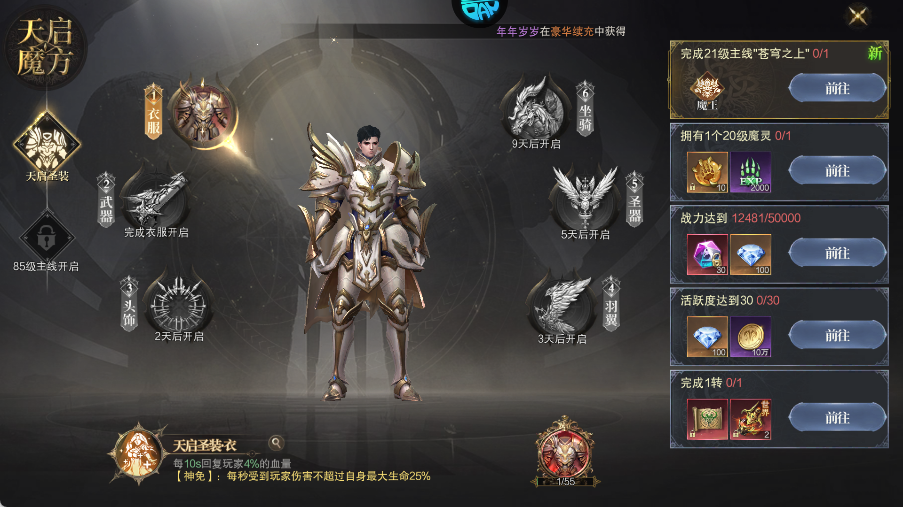Click 前往 for the 活跃度达到30 task
Viewport: 903px width, 507px height.
(837, 336)
